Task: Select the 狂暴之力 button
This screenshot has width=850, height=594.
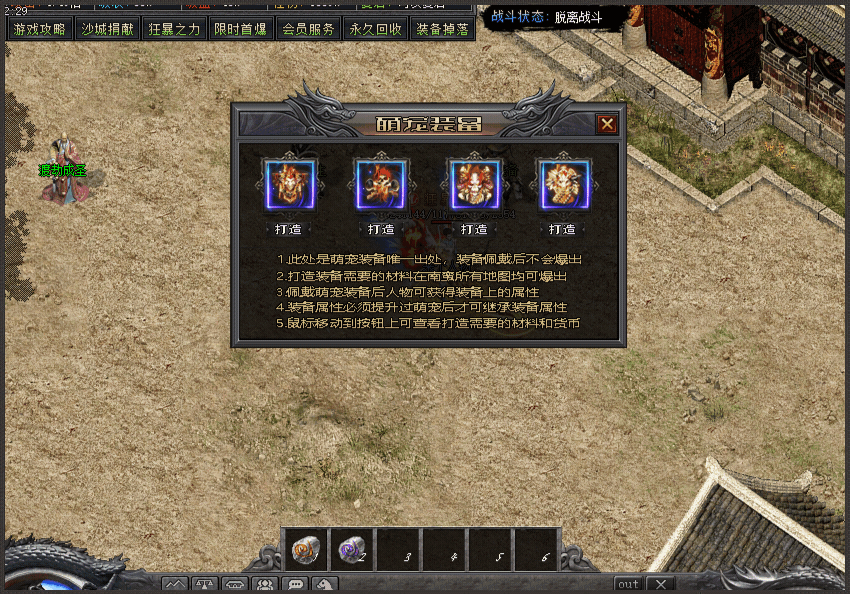Action: [x=174, y=29]
